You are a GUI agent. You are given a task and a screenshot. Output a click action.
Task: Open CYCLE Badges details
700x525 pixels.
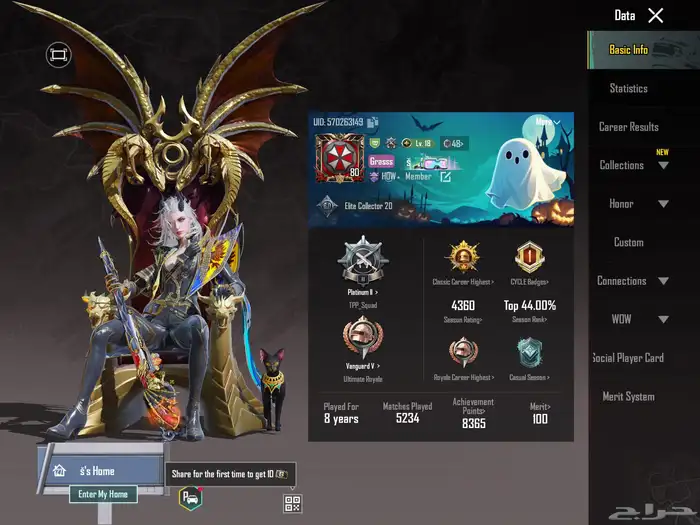point(530,259)
